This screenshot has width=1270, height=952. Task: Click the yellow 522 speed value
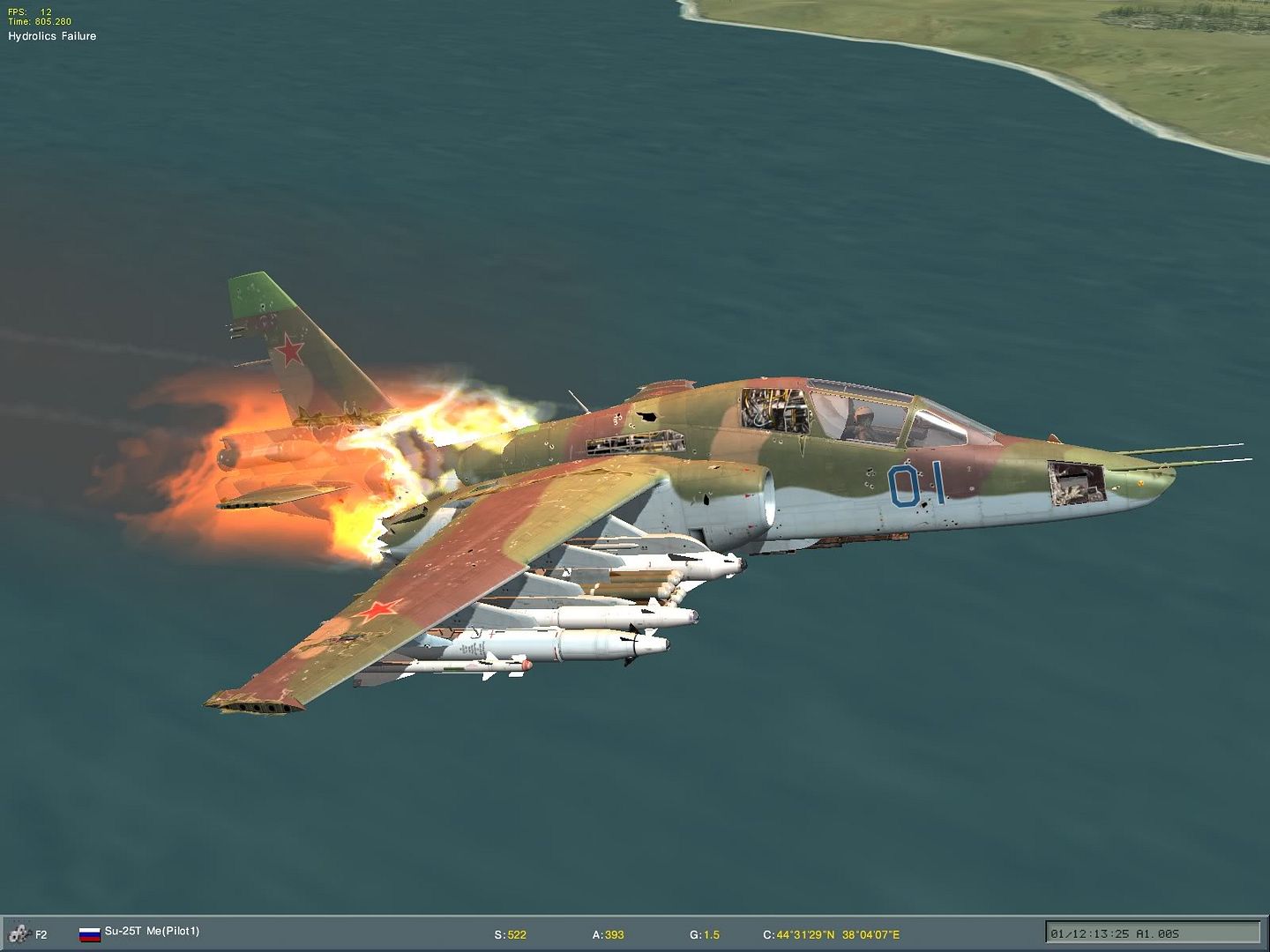click(517, 933)
